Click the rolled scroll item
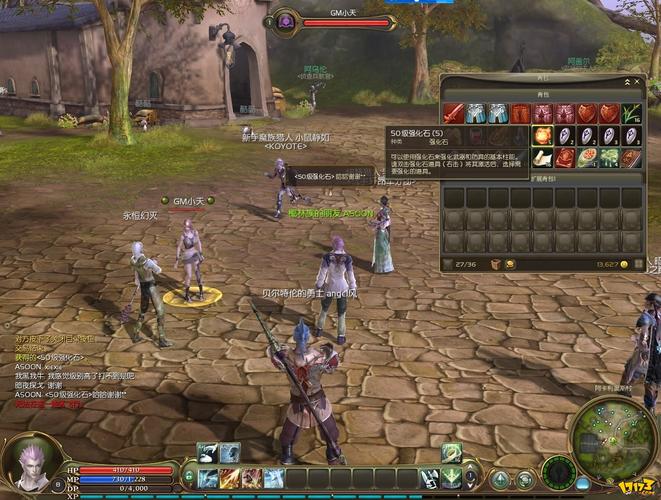The width and height of the screenshot is (661, 500). [542, 158]
